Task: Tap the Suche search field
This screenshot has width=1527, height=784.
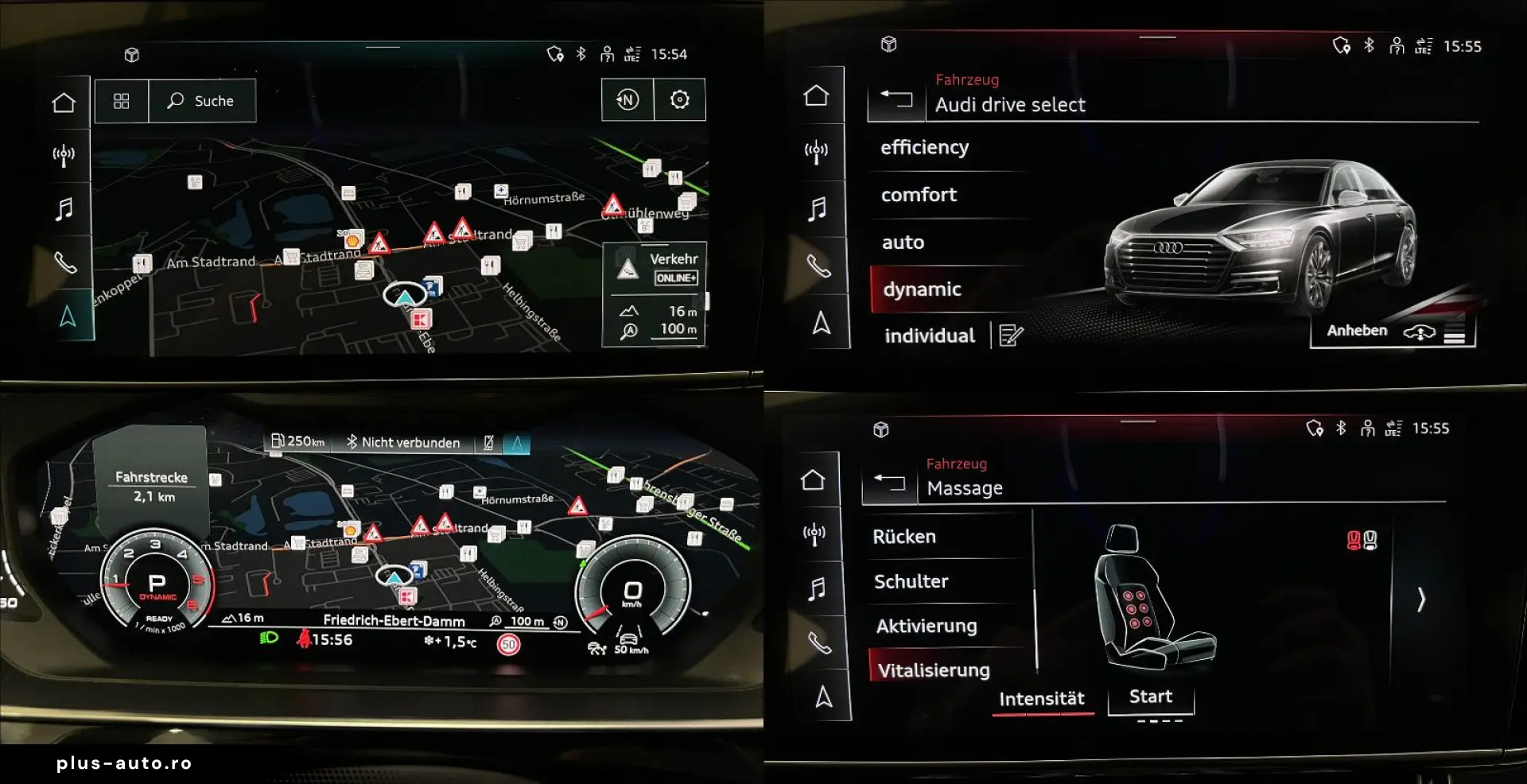Action: click(201, 101)
